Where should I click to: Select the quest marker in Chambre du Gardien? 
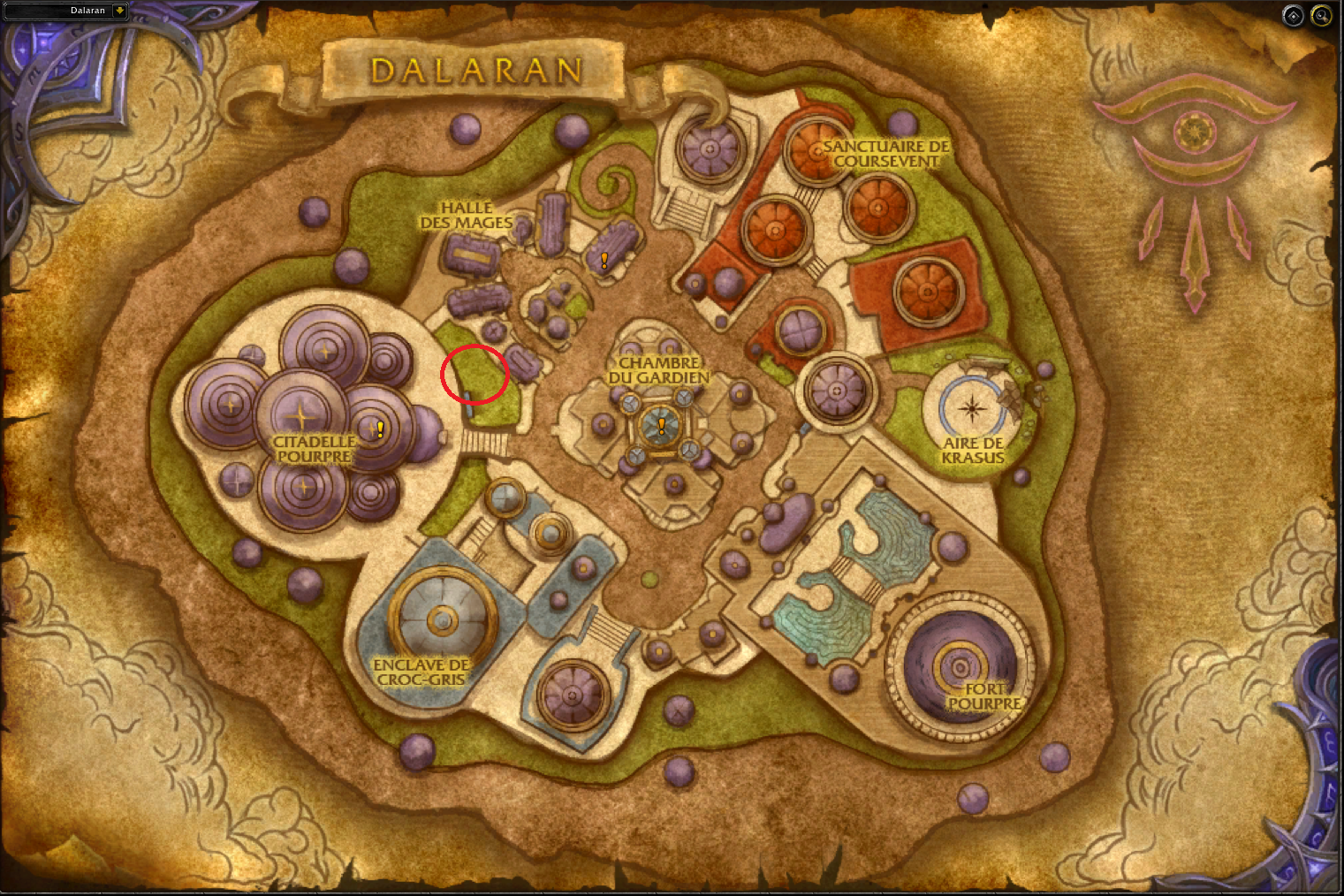pos(661,426)
